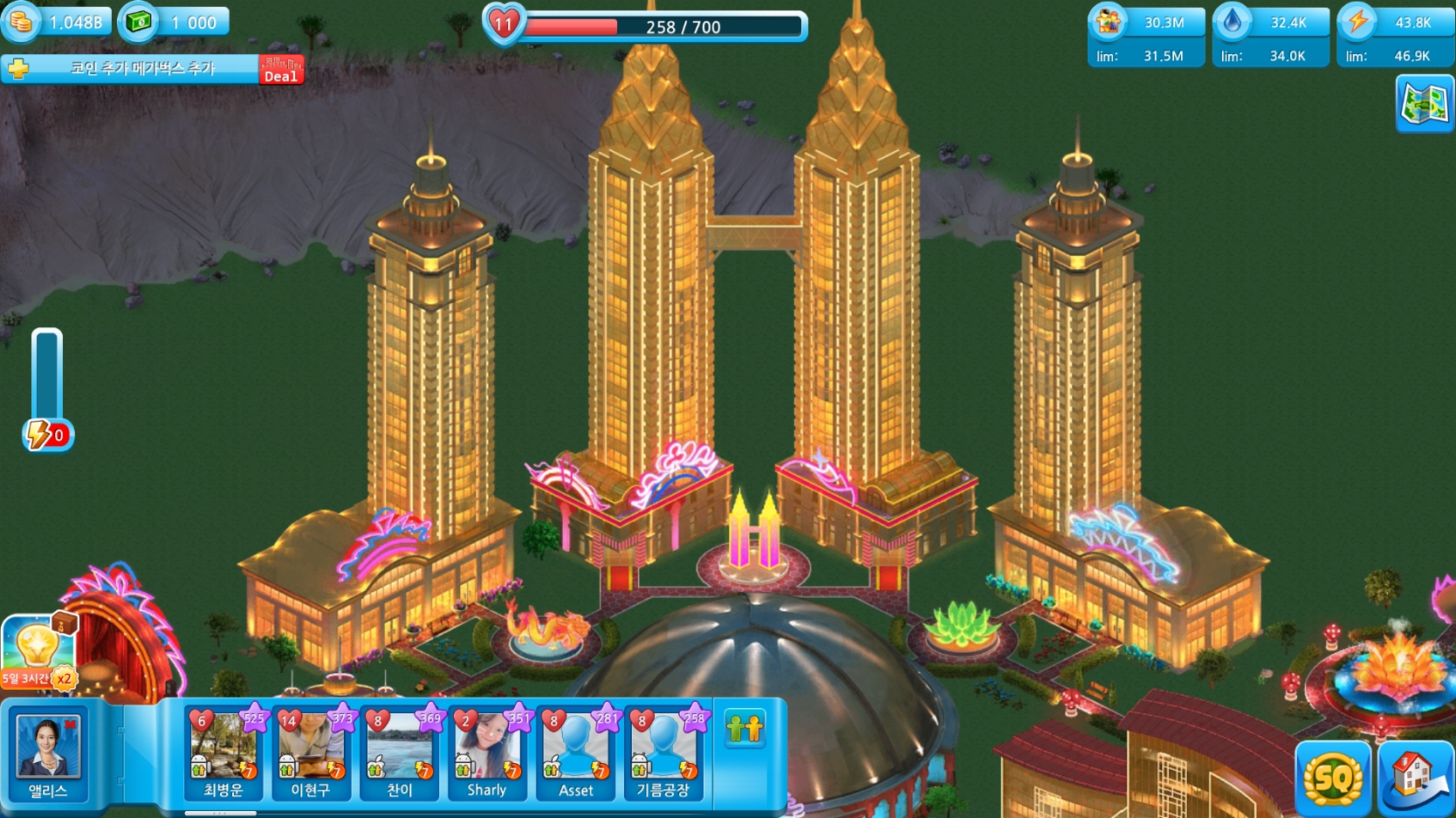Open the add friends button
The height and width of the screenshot is (818, 1456).
pyautogui.click(x=745, y=728)
